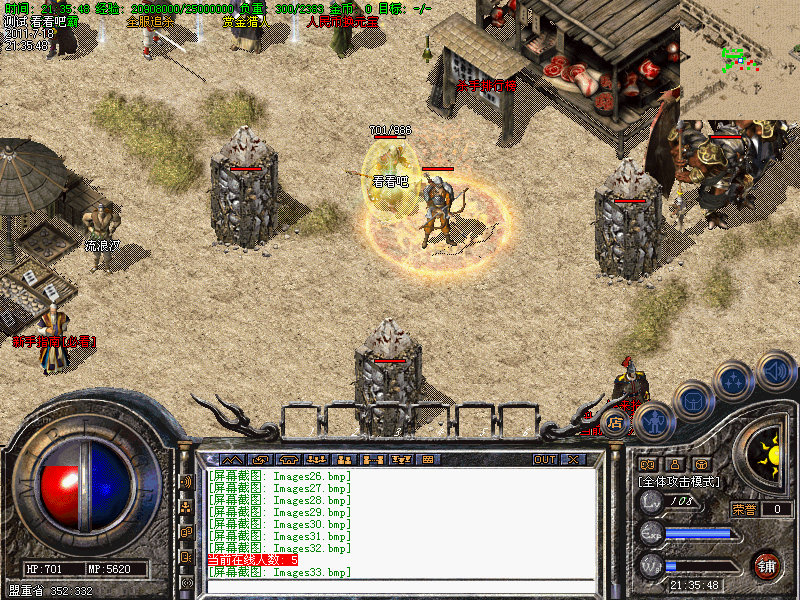Click the chat text input field
This screenshot has height=600, width=800.
[x=400, y=586]
